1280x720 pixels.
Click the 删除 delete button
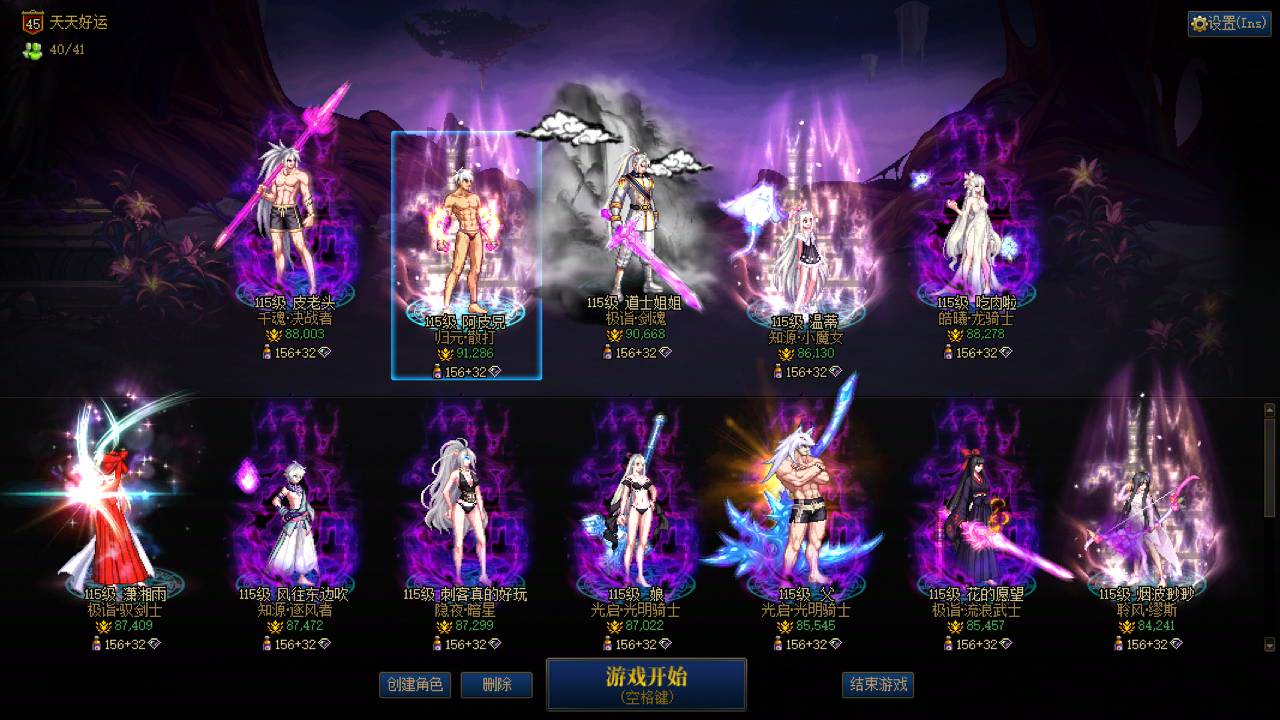497,685
